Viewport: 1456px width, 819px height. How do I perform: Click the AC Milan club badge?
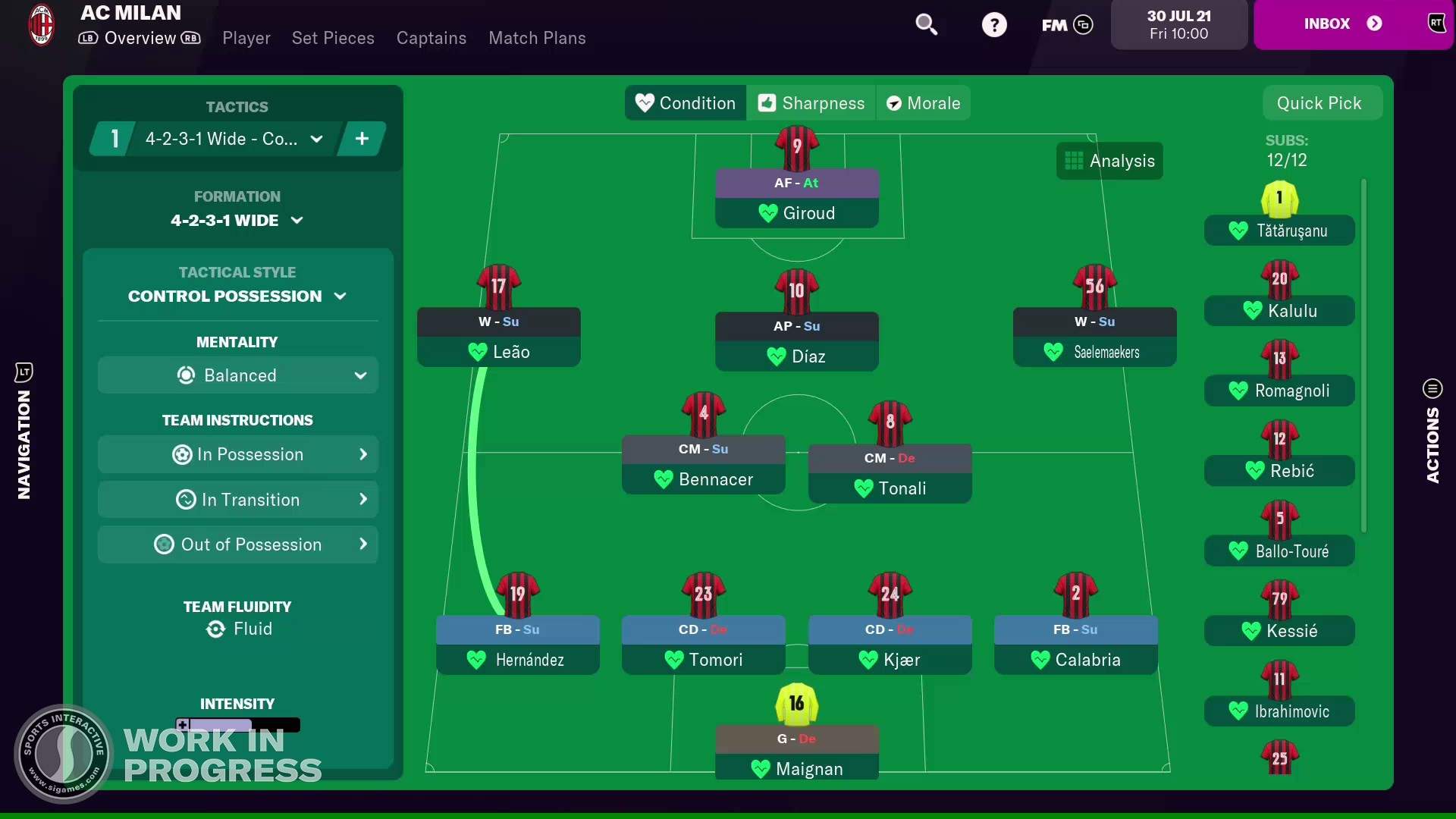click(41, 25)
